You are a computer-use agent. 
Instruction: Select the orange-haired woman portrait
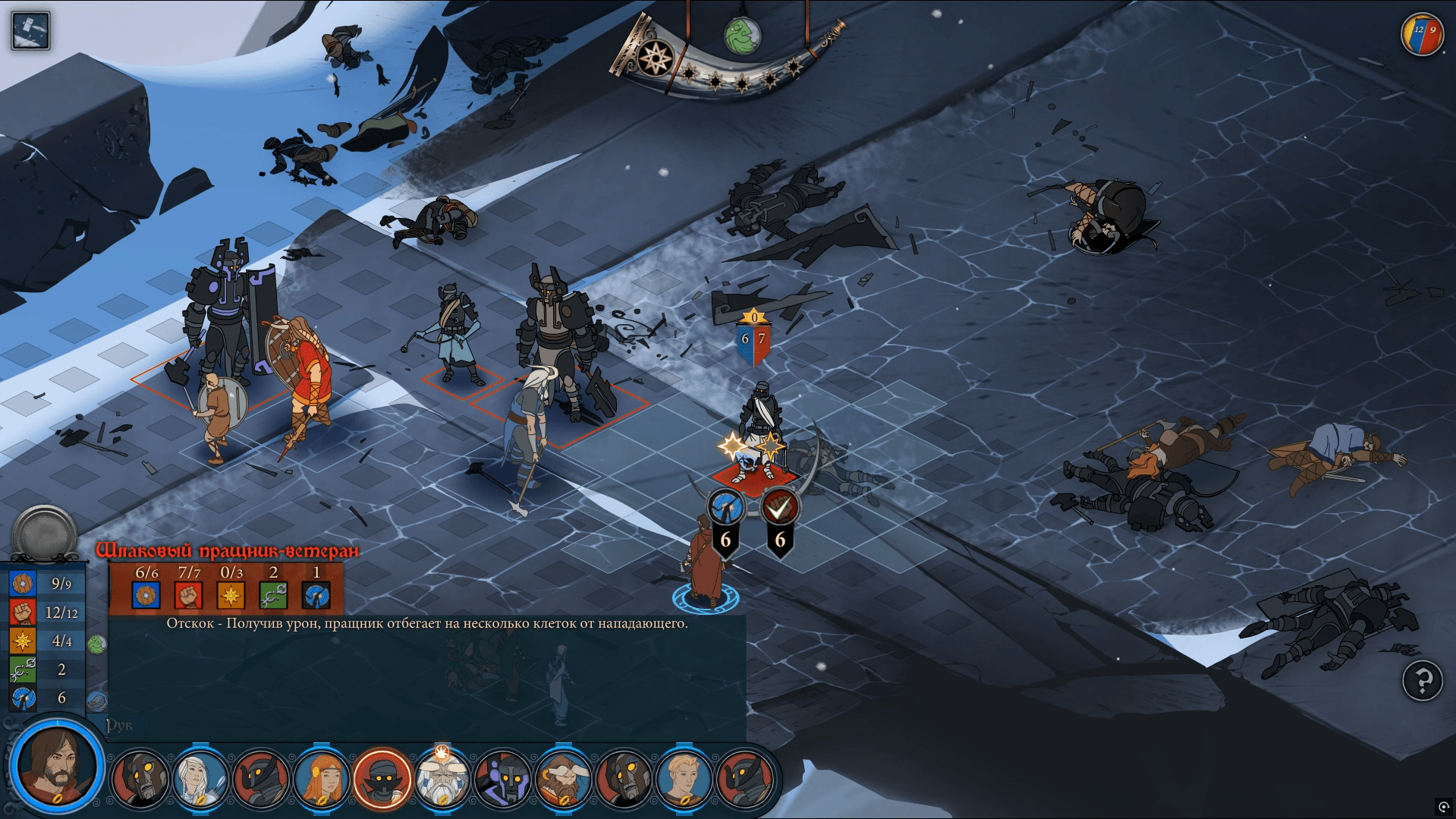(x=321, y=778)
